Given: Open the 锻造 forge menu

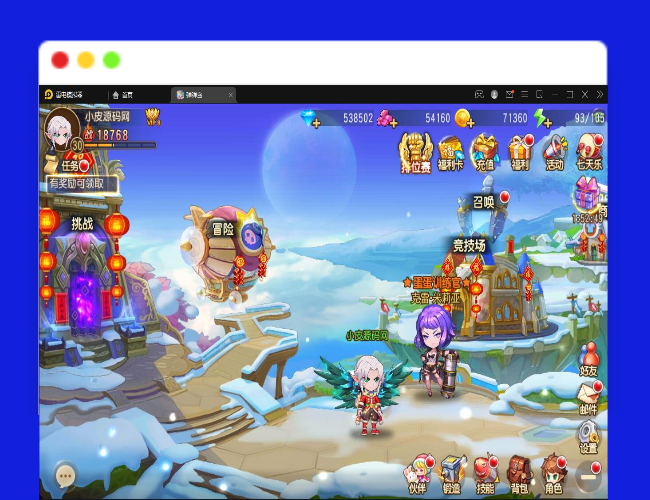Looking at the screenshot, I should [x=451, y=472].
